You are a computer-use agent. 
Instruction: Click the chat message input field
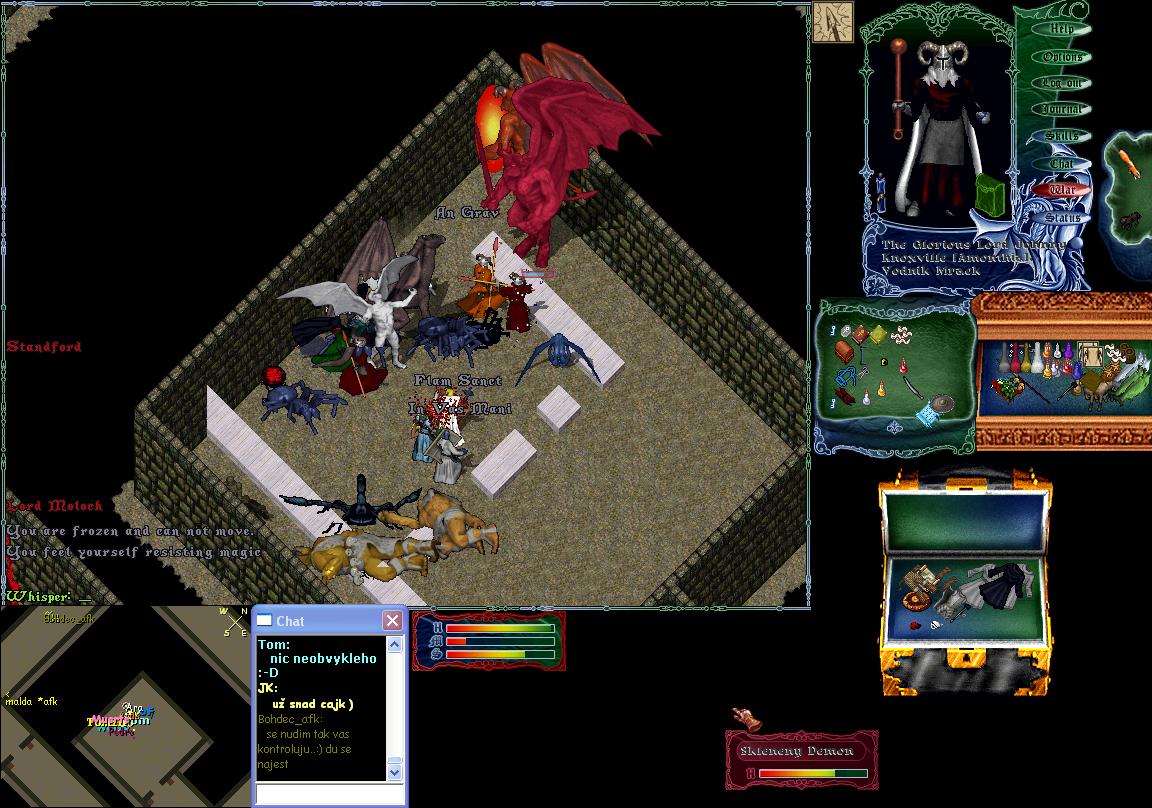[328, 794]
